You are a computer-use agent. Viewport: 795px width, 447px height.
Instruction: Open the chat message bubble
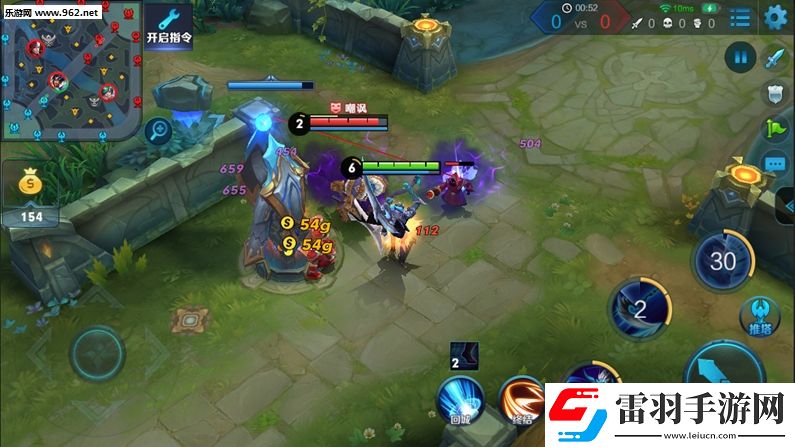pos(775,162)
